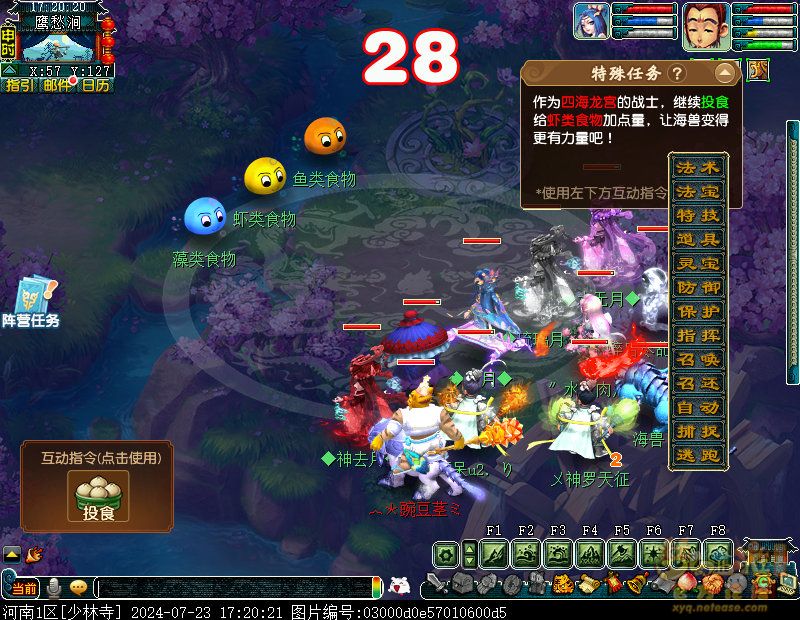Open the 指引 guide button
This screenshot has width=800, height=620.
[x=19, y=85]
